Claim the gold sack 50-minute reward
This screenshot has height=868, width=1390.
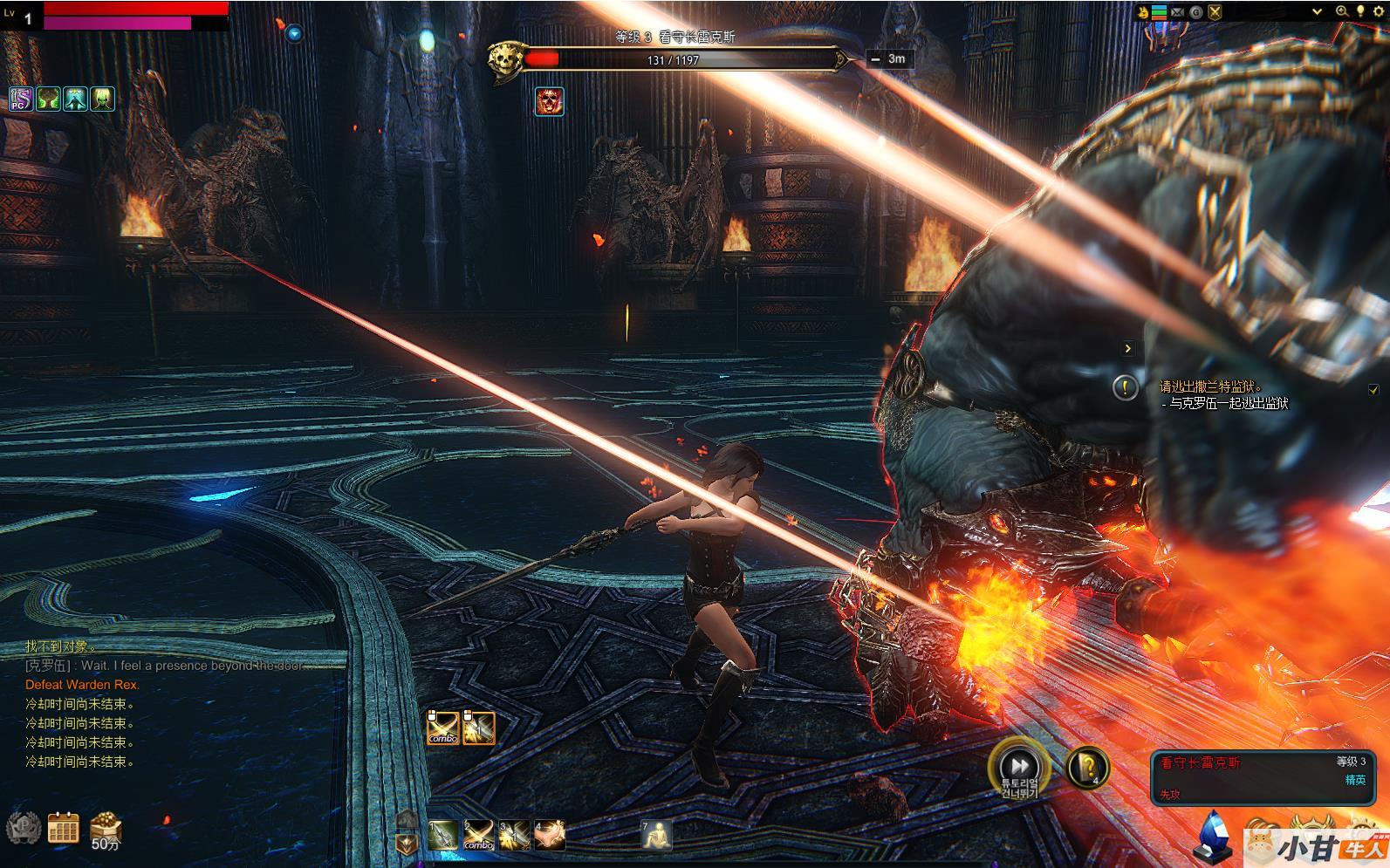click(105, 829)
